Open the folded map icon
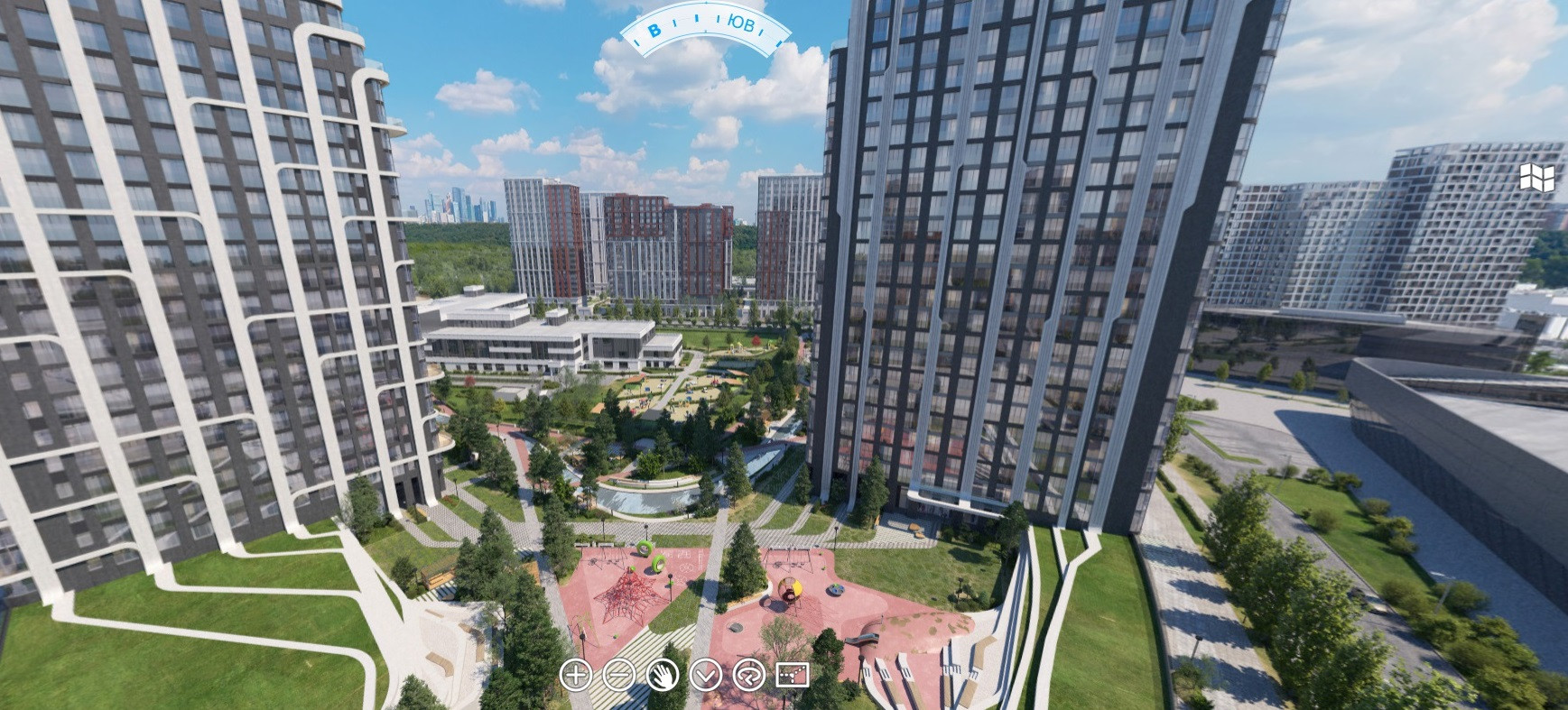The image size is (1568, 710). tap(1536, 178)
